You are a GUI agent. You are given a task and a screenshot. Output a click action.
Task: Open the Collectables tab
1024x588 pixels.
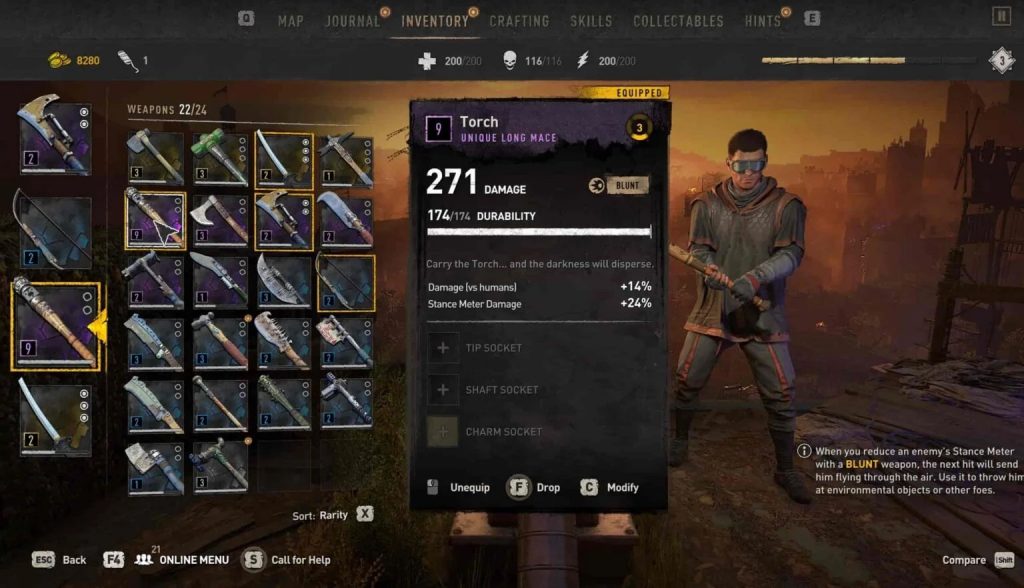click(678, 21)
